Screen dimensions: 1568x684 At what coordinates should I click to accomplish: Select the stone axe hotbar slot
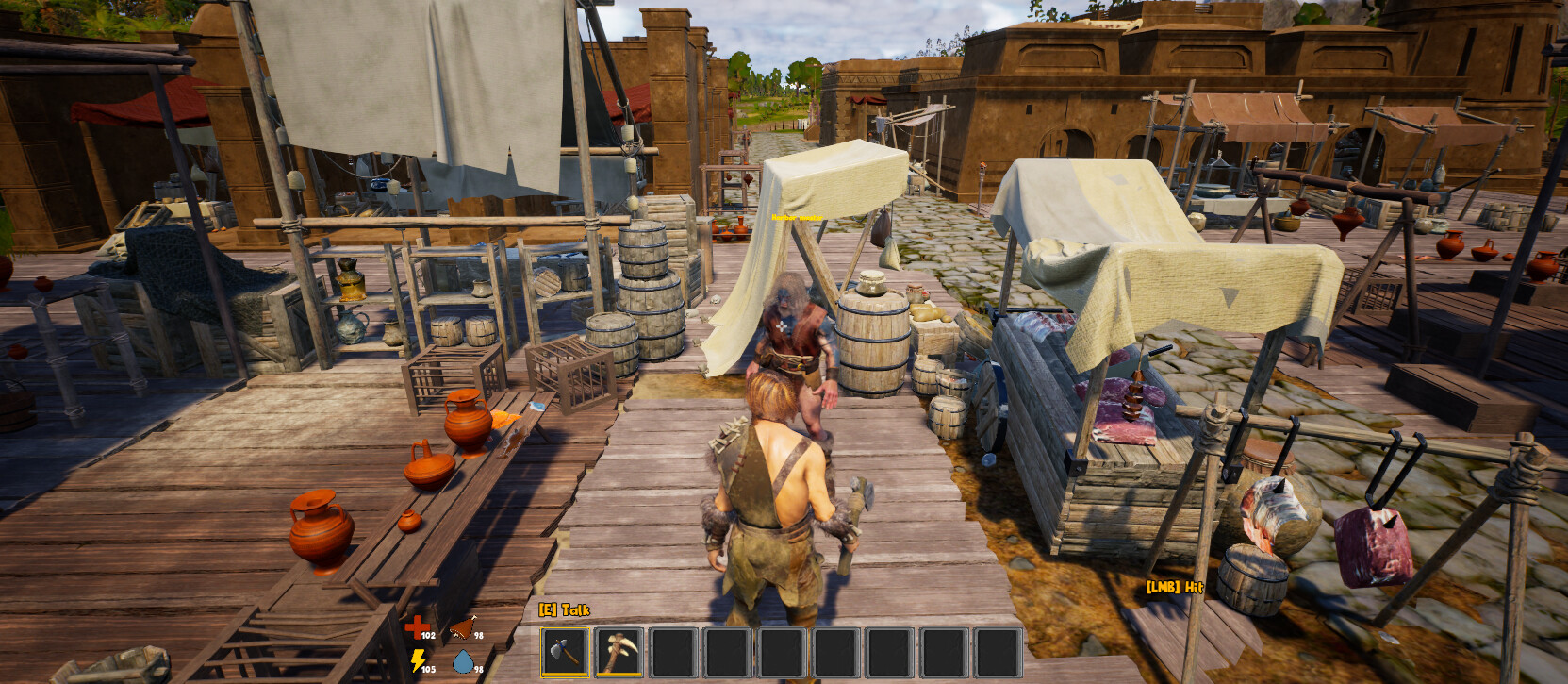[x=565, y=651]
